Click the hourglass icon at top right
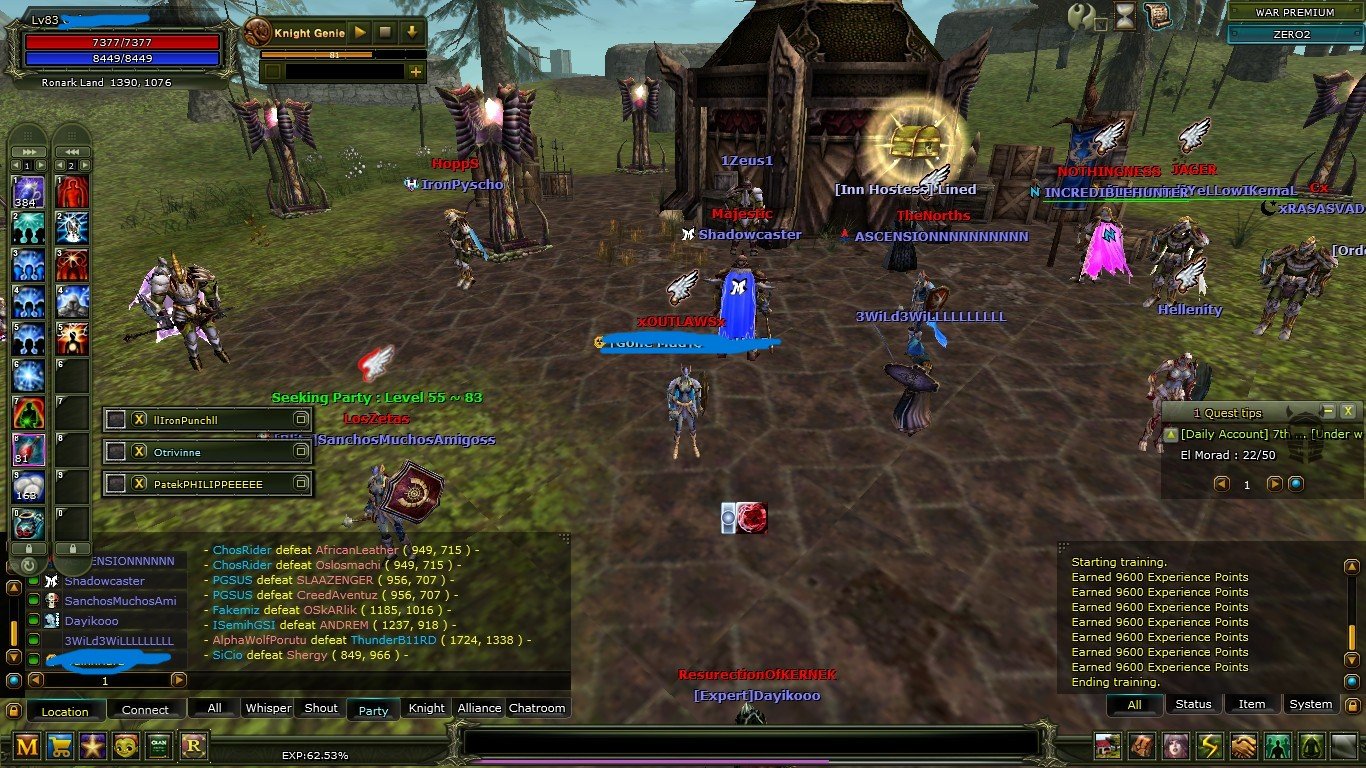Screen dimensions: 1366x768 [1125, 15]
